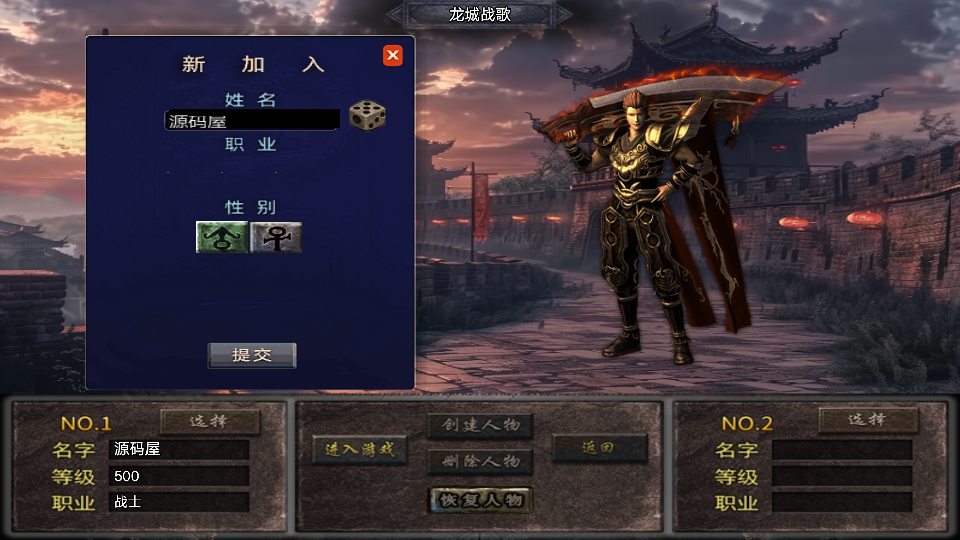Create a new character via 创建人物
The height and width of the screenshot is (540, 960).
pos(480,425)
